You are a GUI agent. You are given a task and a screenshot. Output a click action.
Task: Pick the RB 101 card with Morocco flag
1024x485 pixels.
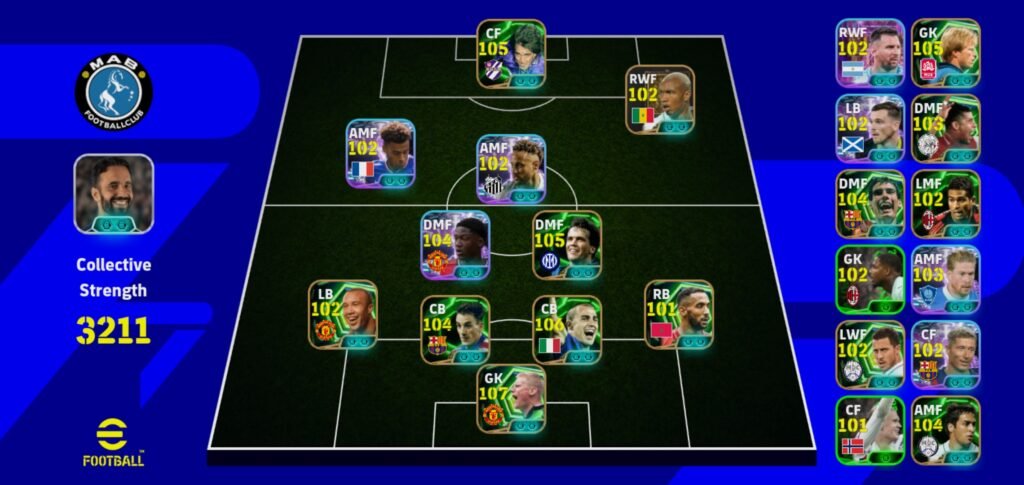pos(677,313)
